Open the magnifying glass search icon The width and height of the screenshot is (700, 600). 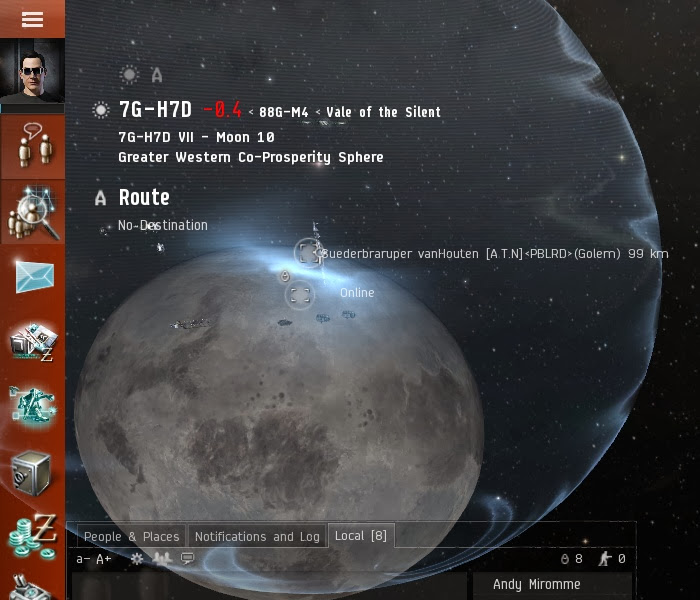coord(32,212)
